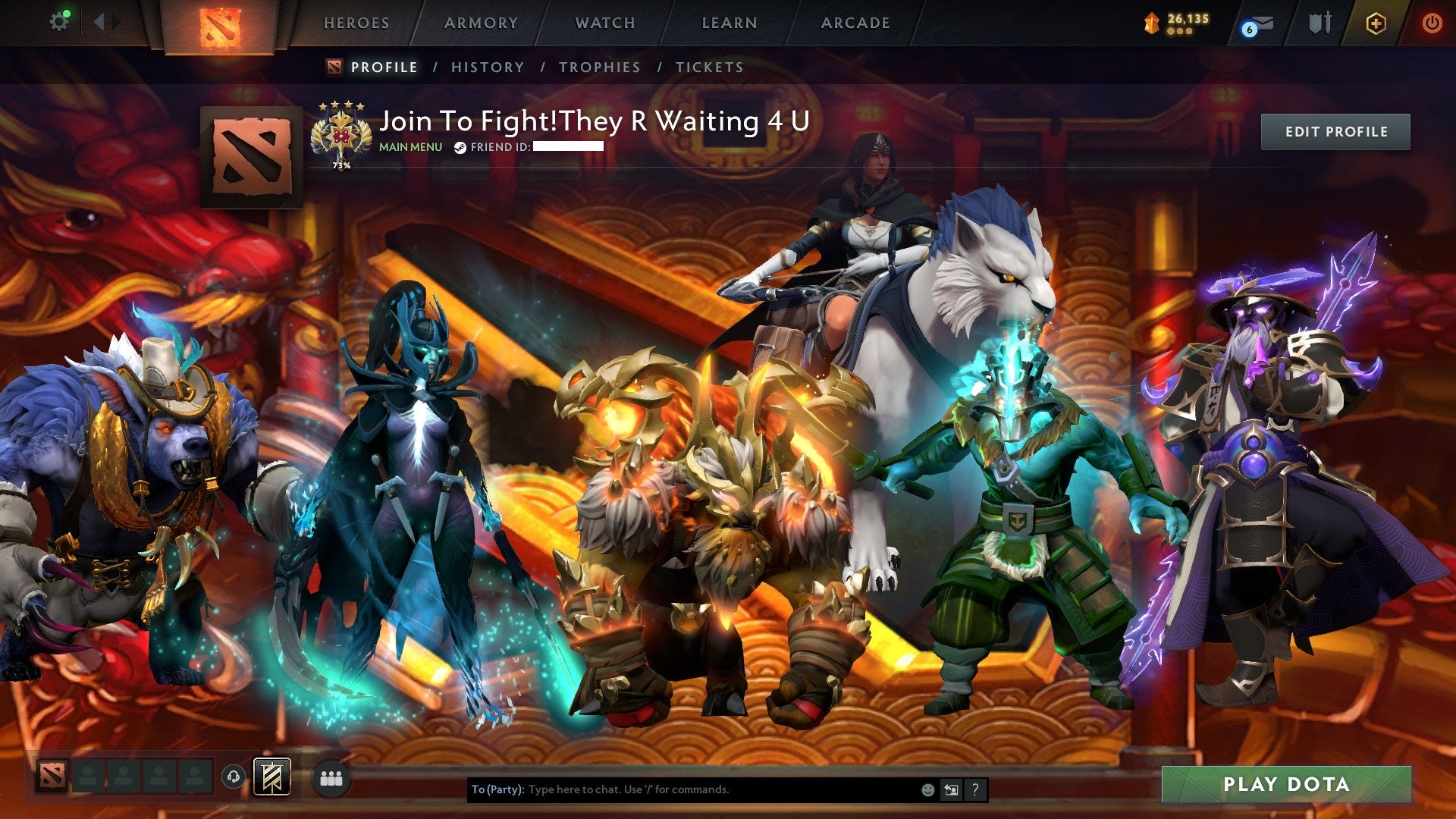Open the emoticon picker in the chat bar
1456x819 pixels.
pyautogui.click(x=927, y=789)
